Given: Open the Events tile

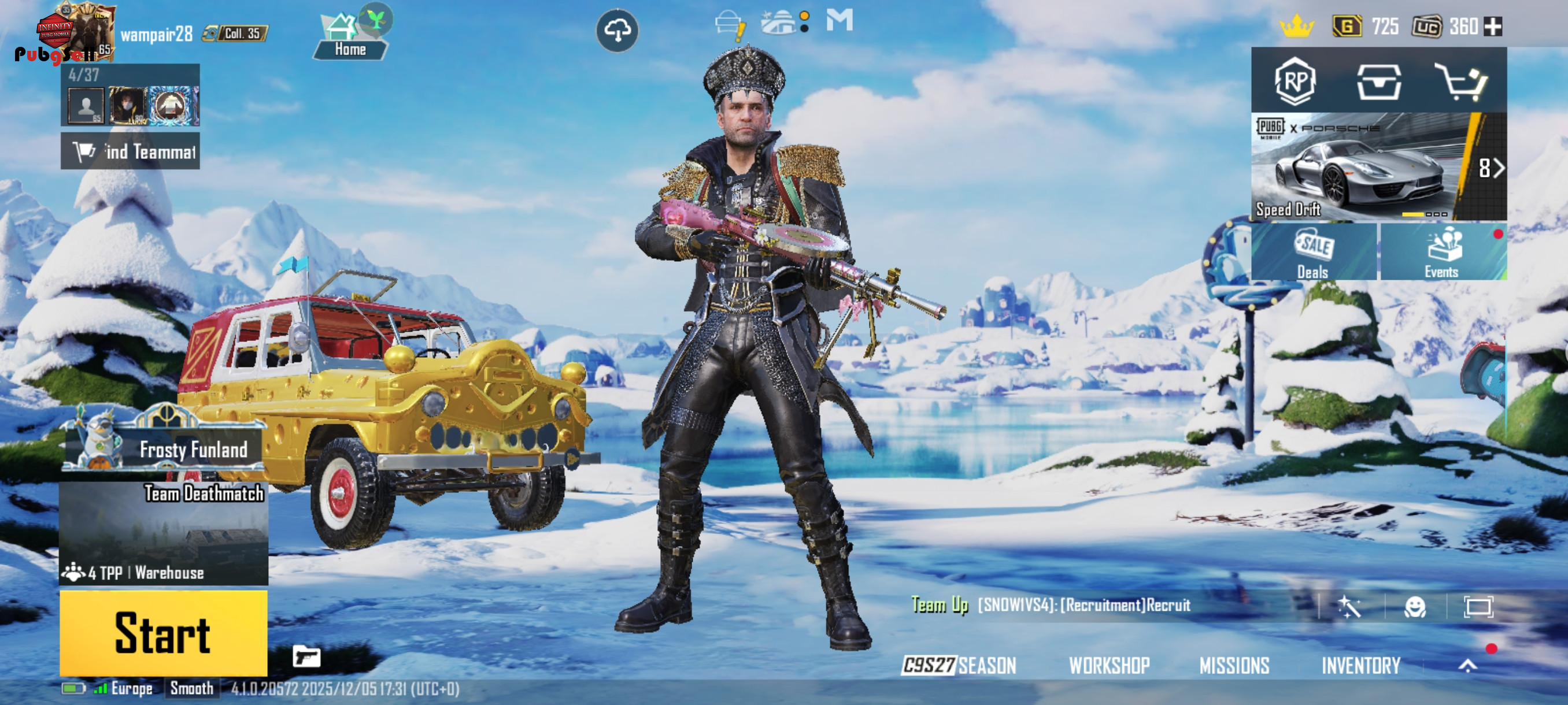Looking at the screenshot, I should [x=1443, y=252].
